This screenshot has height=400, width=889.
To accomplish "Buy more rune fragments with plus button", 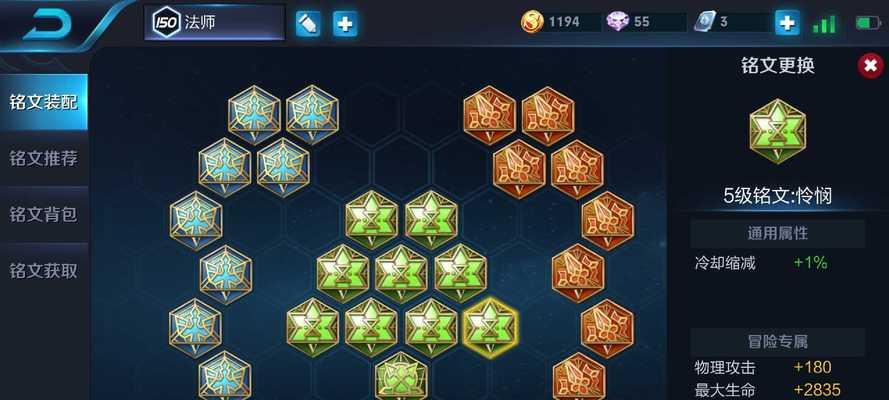I will [x=787, y=22].
